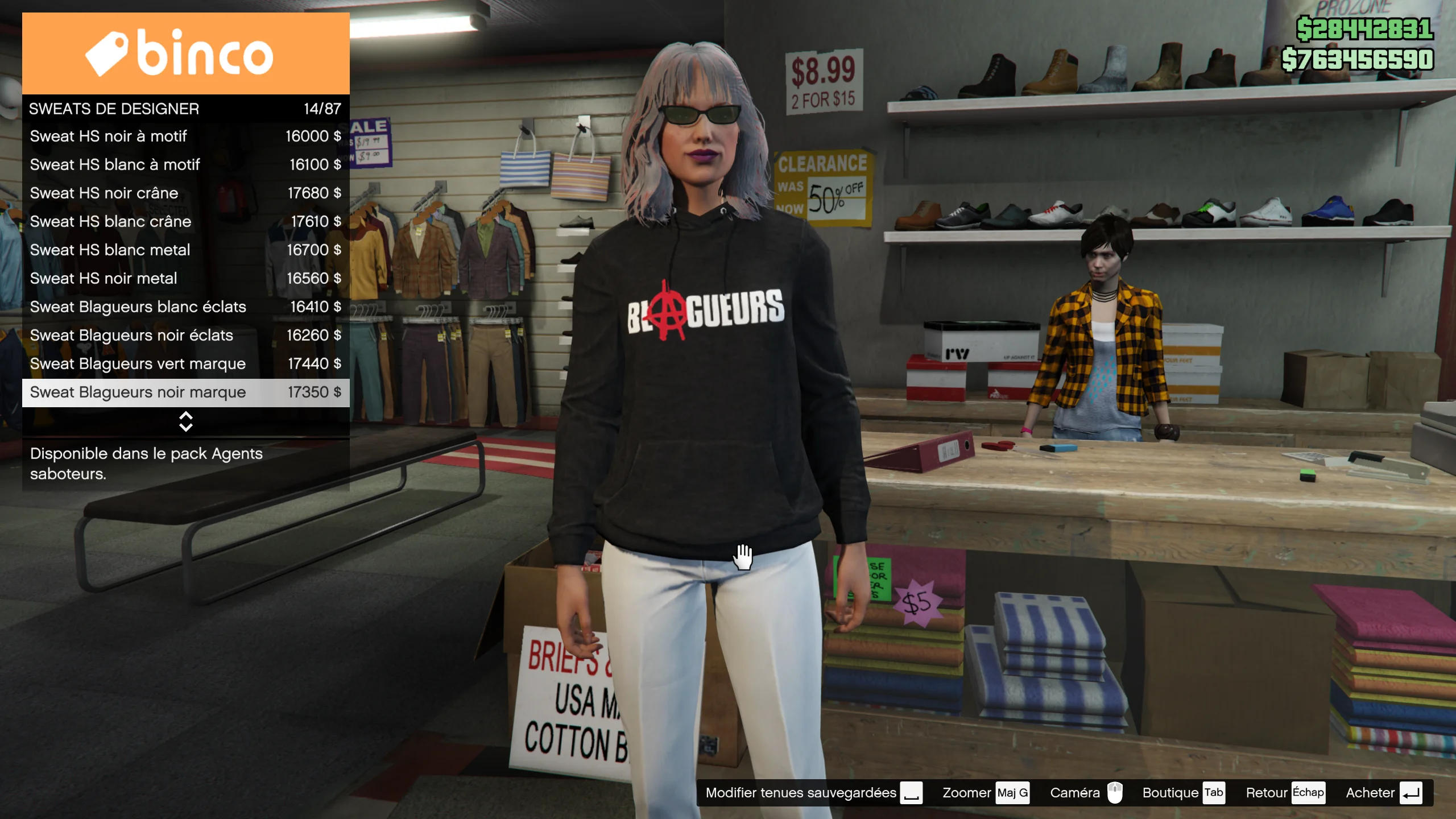
Task: Choose Sweat HS blanc metal
Action: click(185, 250)
